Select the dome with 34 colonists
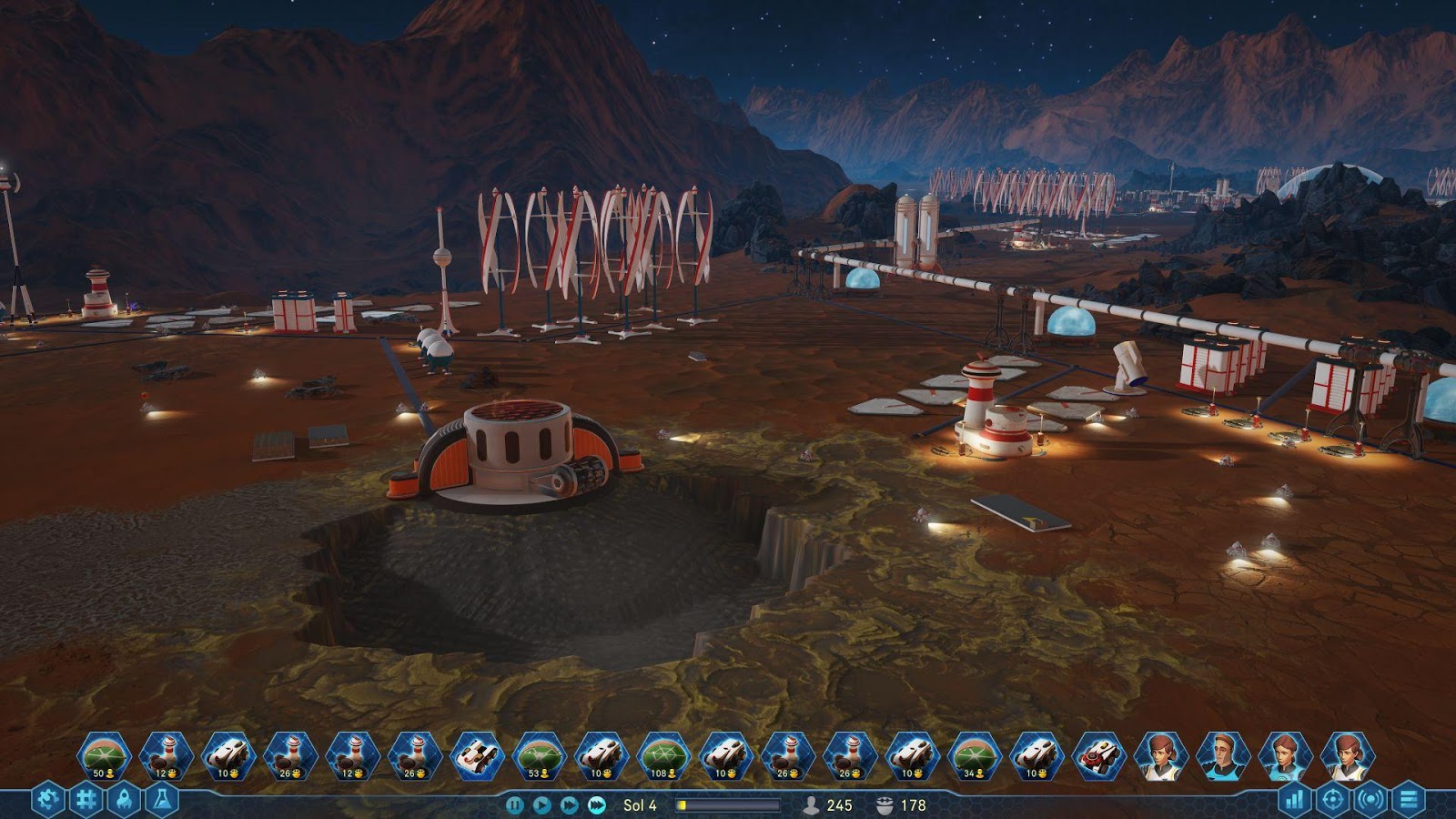Viewport: 1456px width, 819px height. click(974, 756)
